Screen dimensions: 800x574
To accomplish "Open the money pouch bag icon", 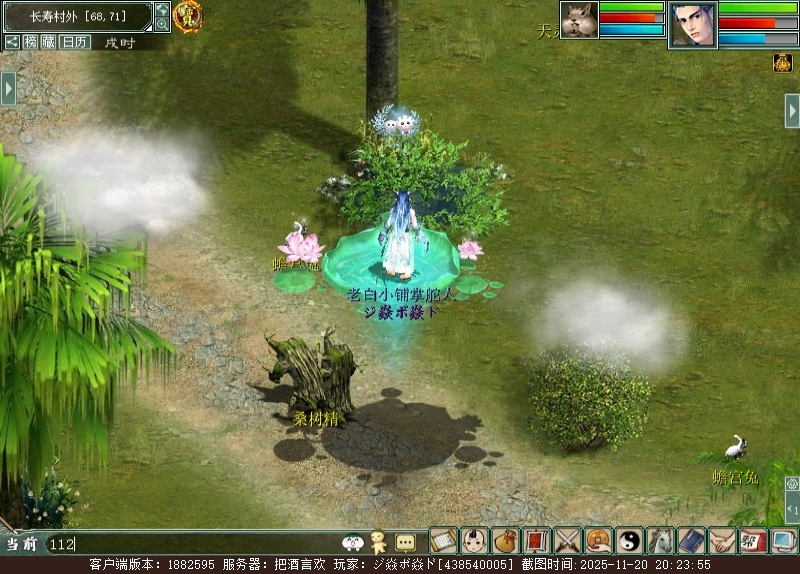I will [x=506, y=541].
